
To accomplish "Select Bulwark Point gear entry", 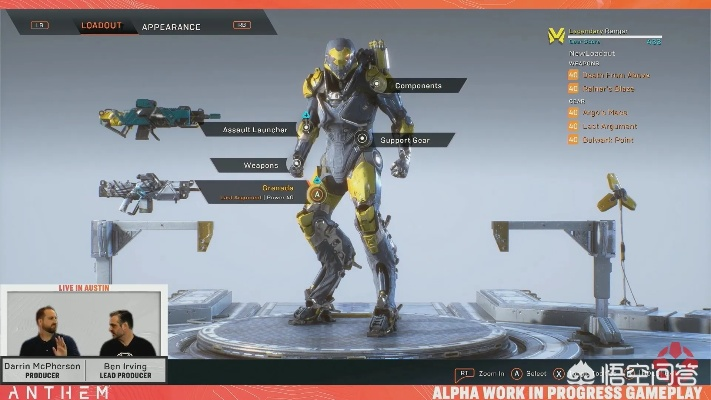I will (610, 139).
